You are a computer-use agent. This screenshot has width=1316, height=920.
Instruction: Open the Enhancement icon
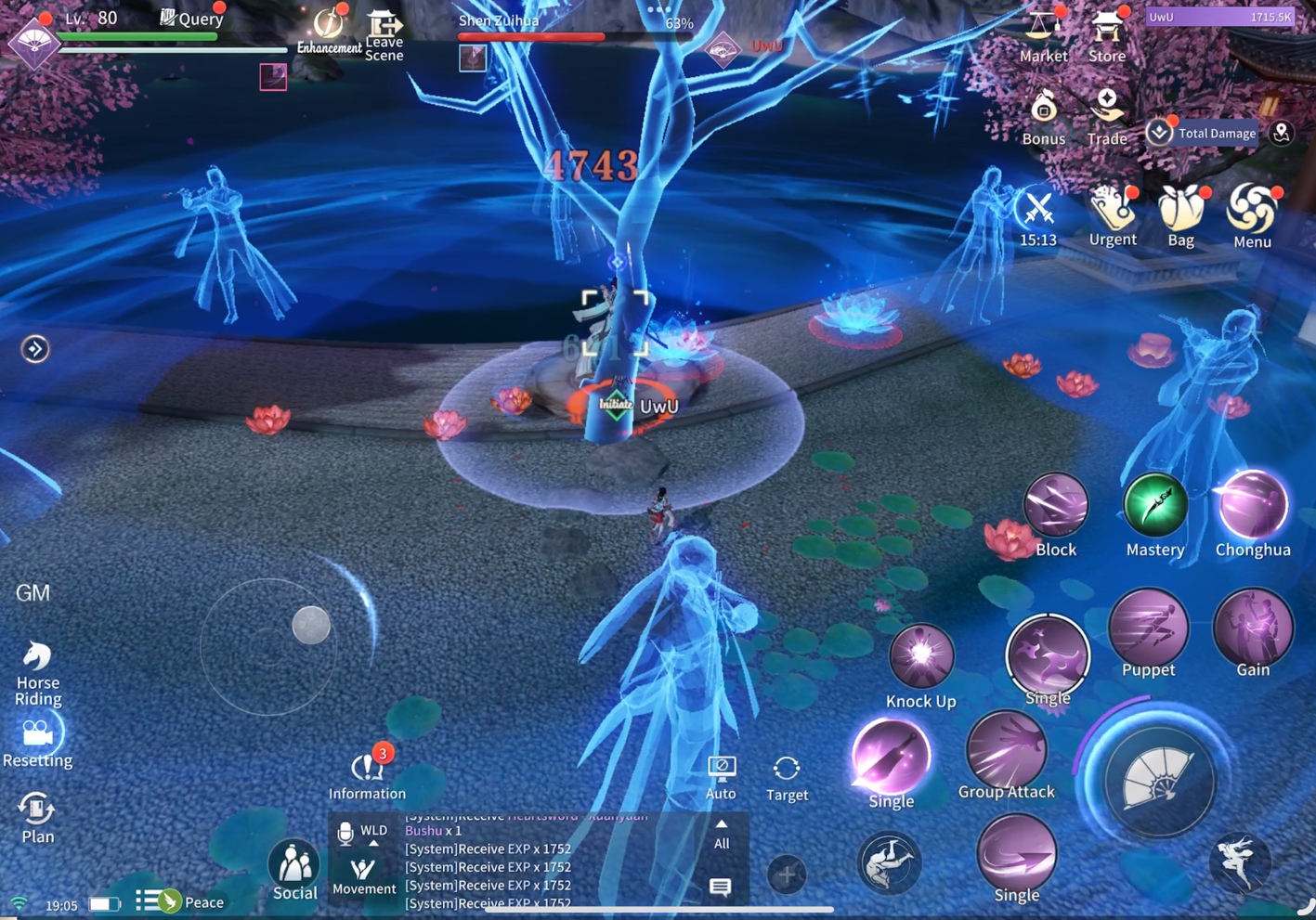(x=328, y=31)
